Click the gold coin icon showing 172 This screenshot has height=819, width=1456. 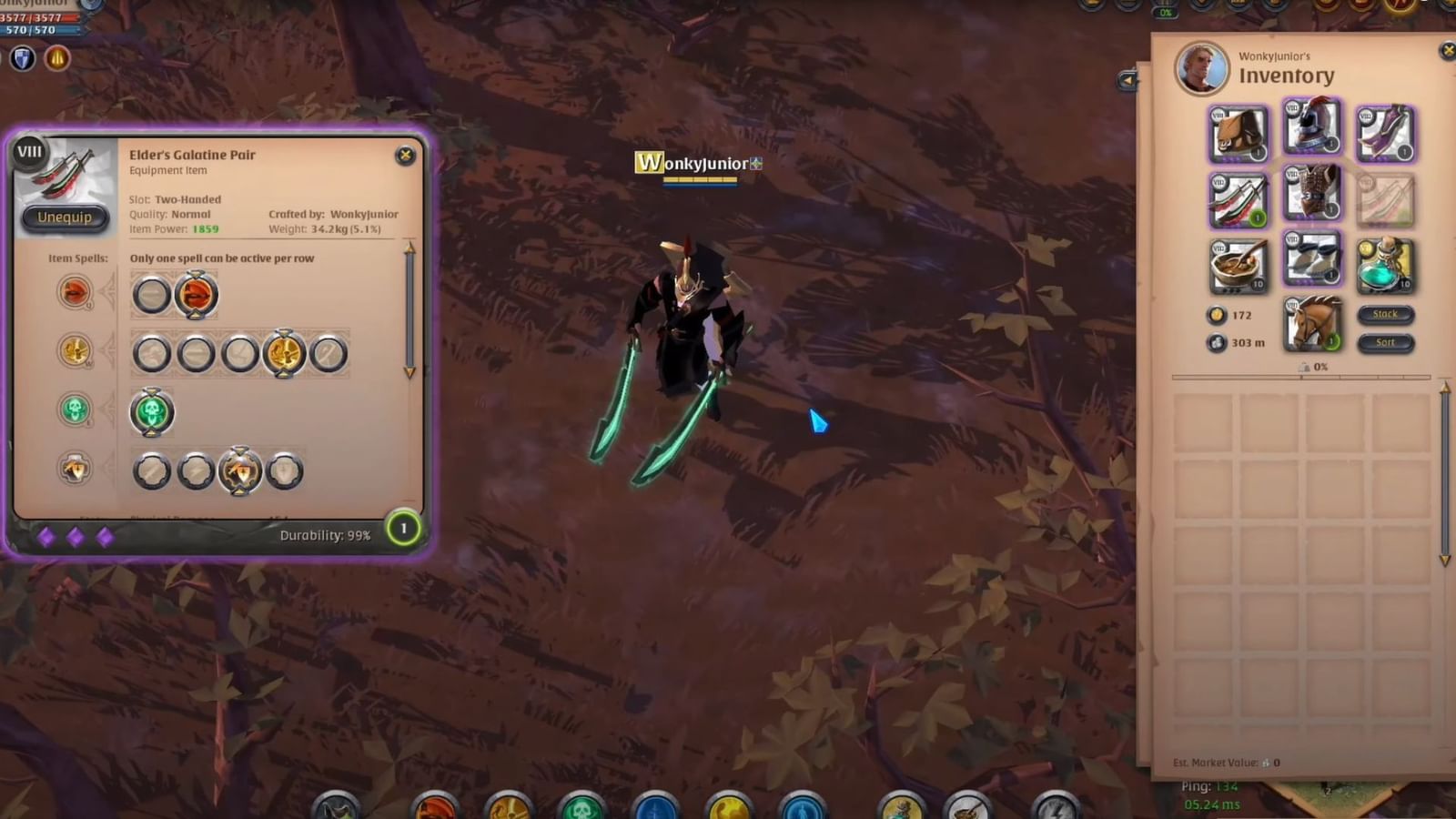tap(1217, 314)
